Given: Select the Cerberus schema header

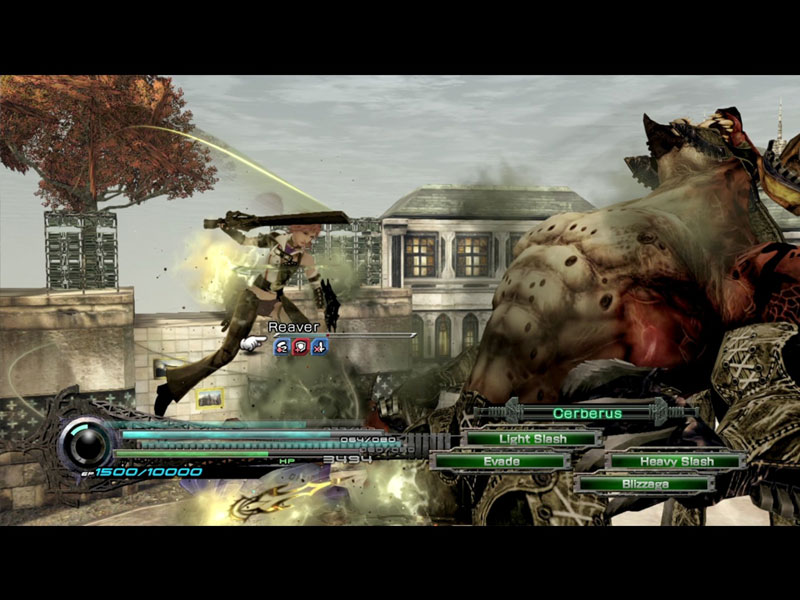Looking at the screenshot, I should tap(587, 413).
